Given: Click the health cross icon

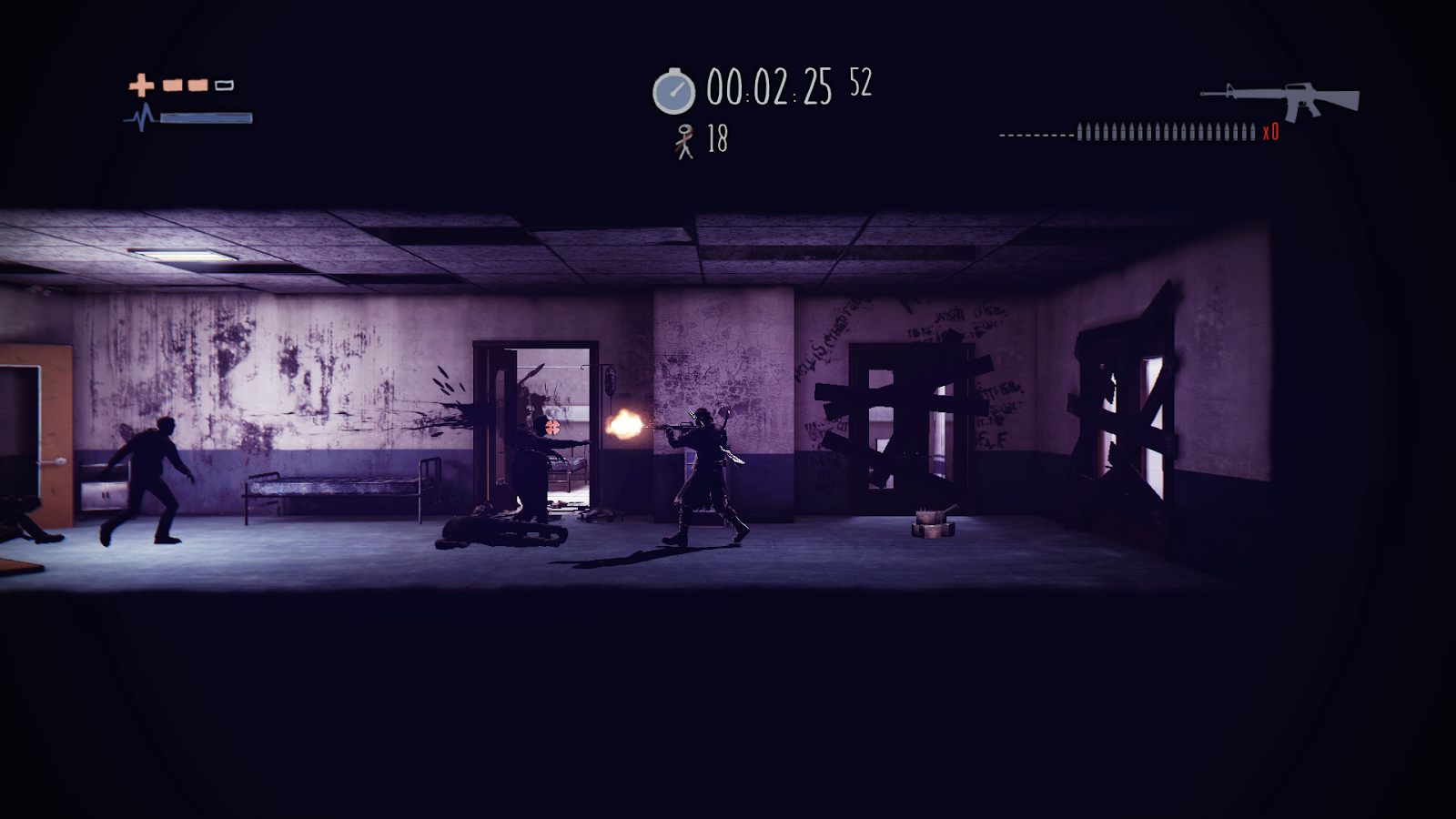Looking at the screenshot, I should tap(141, 85).
